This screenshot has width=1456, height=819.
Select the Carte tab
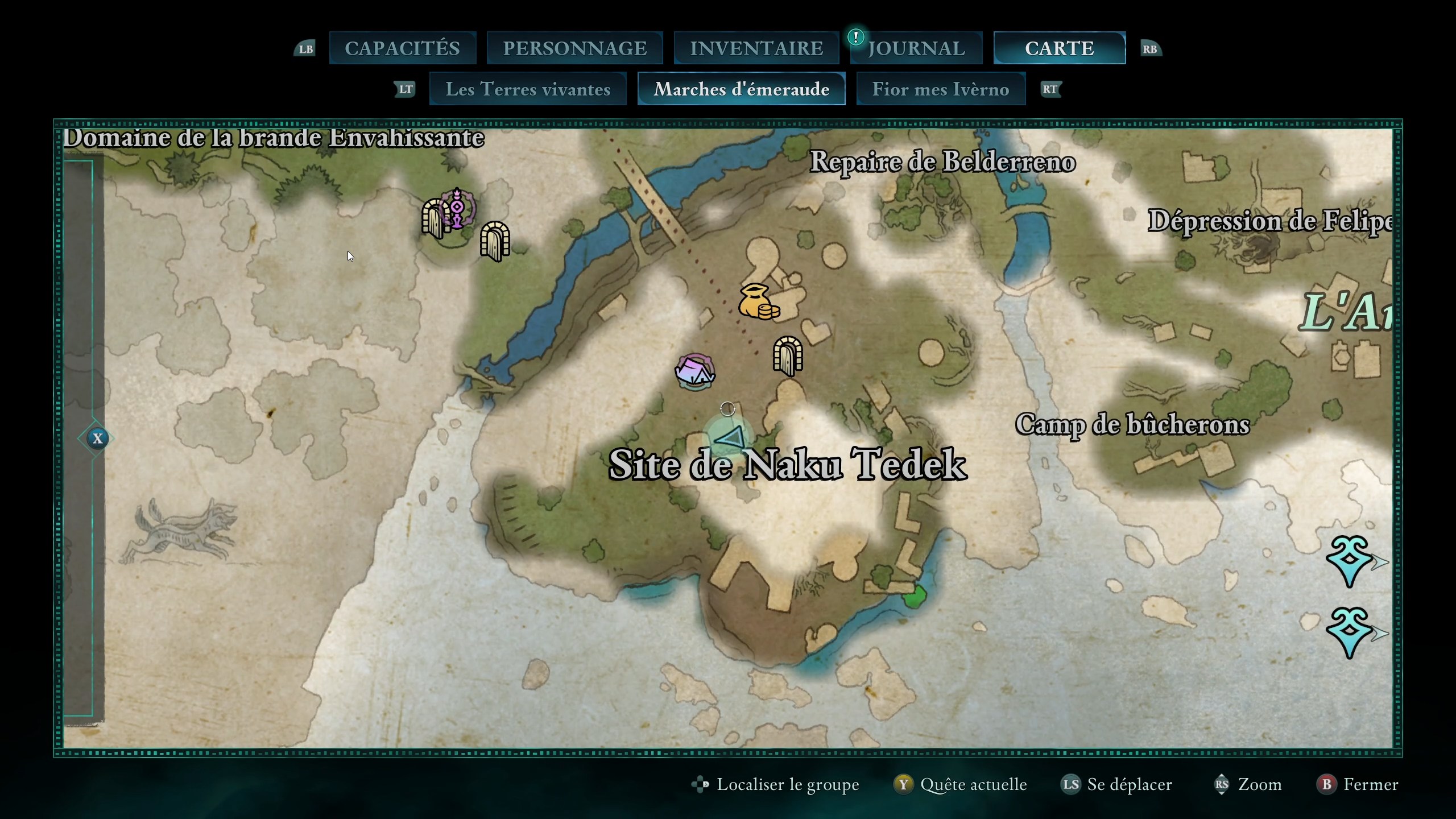point(1059,48)
